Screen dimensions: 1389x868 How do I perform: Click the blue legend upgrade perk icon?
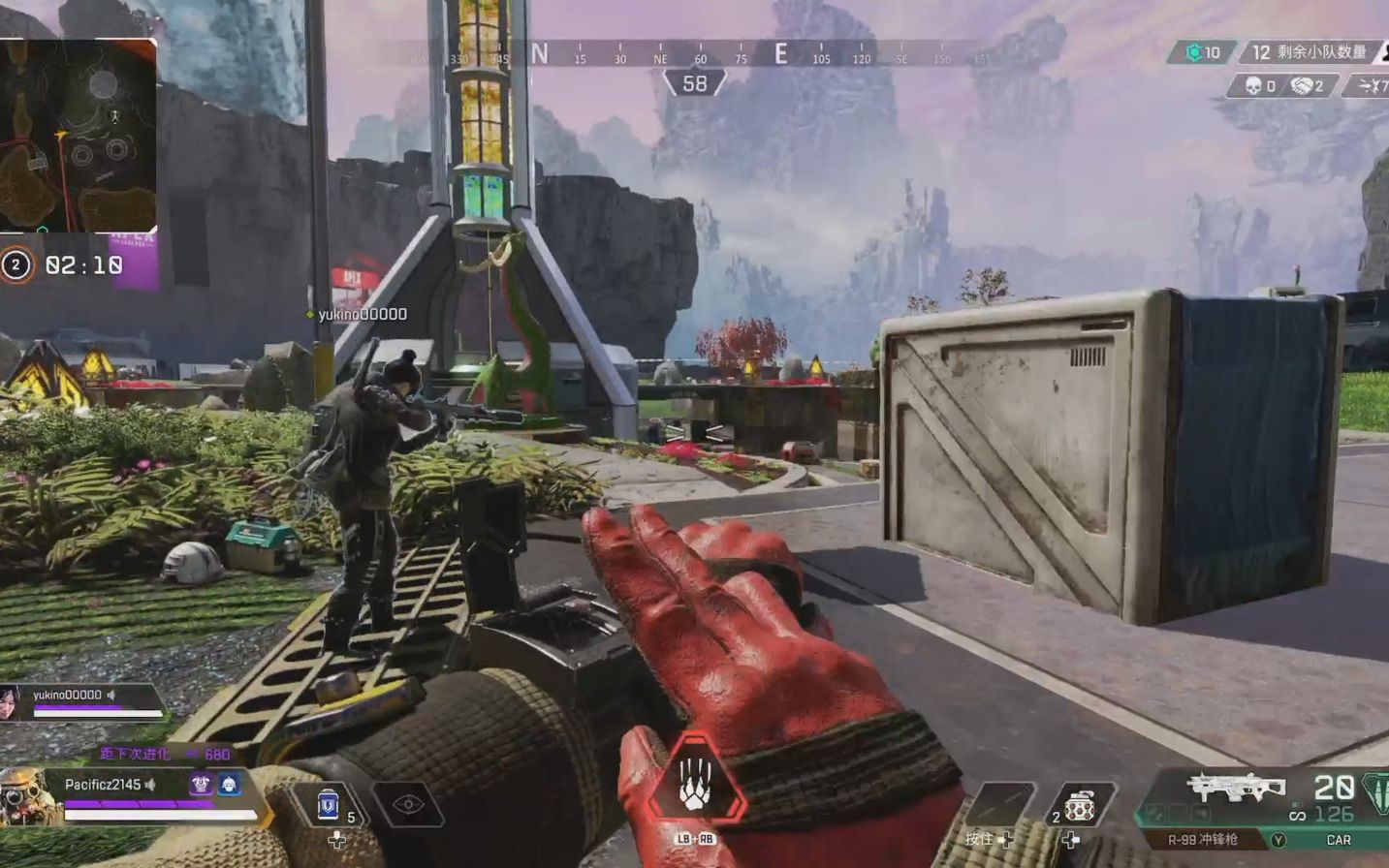coord(229,784)
